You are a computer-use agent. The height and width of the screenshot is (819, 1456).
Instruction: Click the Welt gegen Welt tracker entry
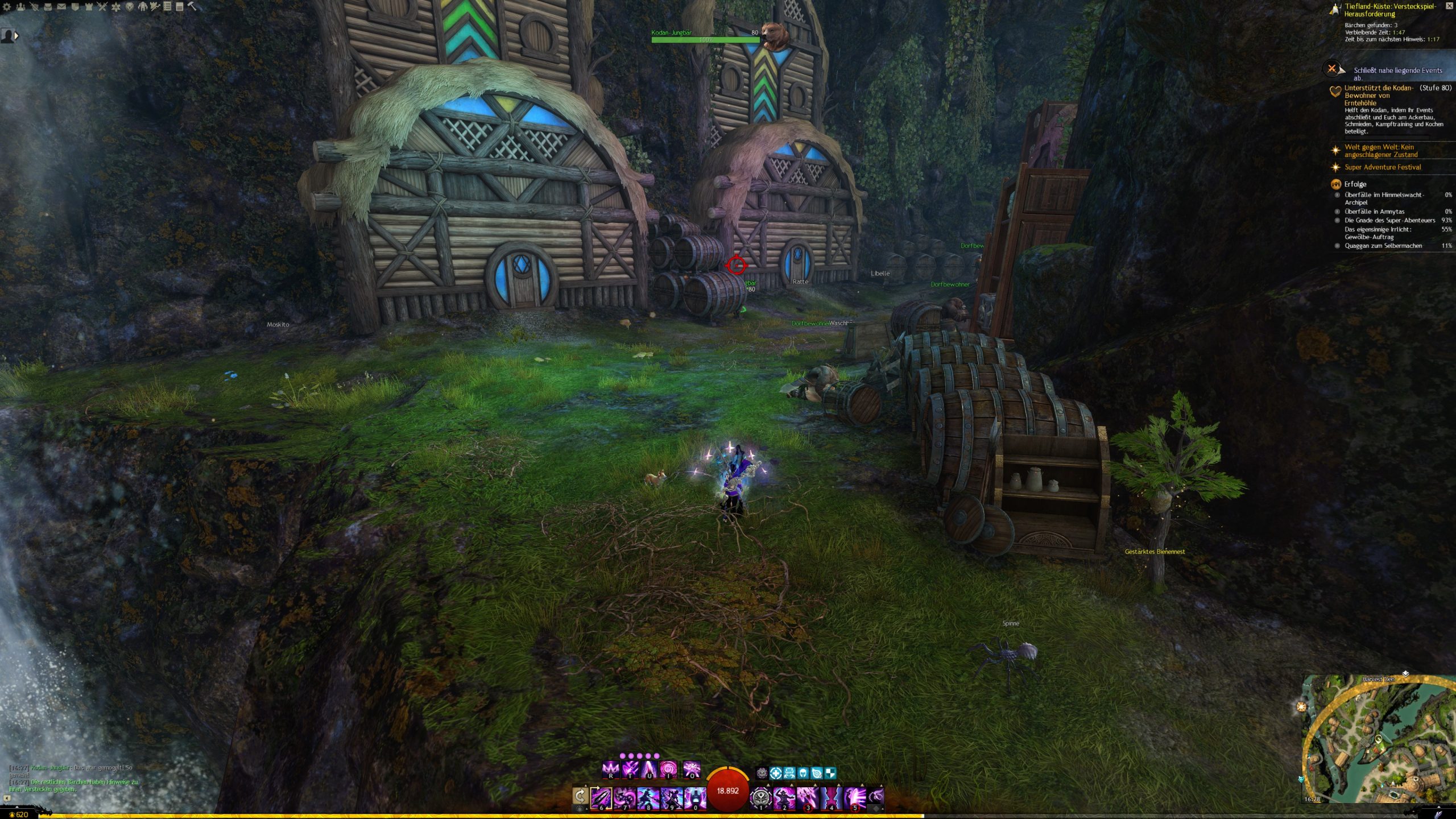click(x=1380, y=151)
